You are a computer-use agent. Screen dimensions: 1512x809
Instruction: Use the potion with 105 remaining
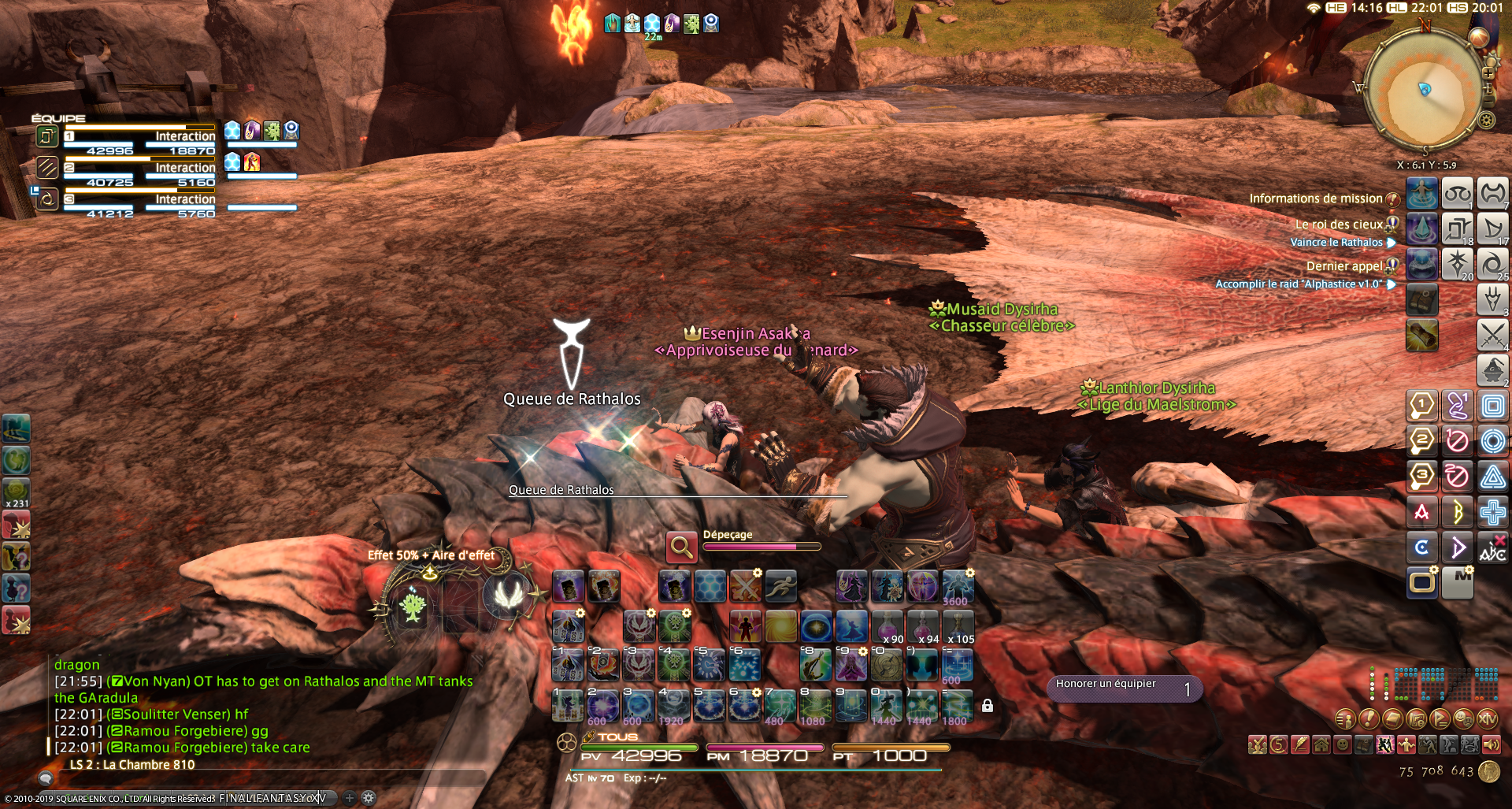point(958,627)
